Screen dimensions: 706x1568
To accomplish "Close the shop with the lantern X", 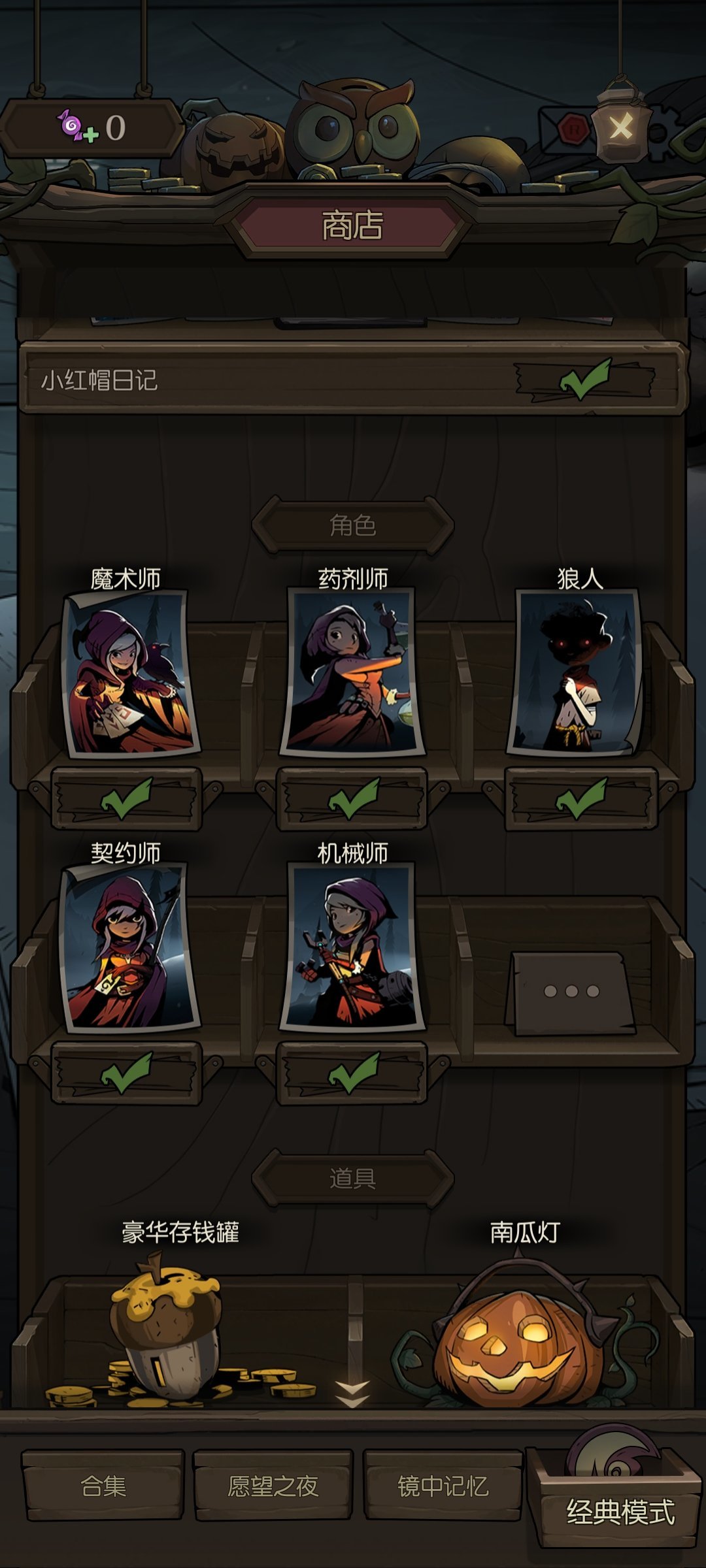I will coord(620,127).
